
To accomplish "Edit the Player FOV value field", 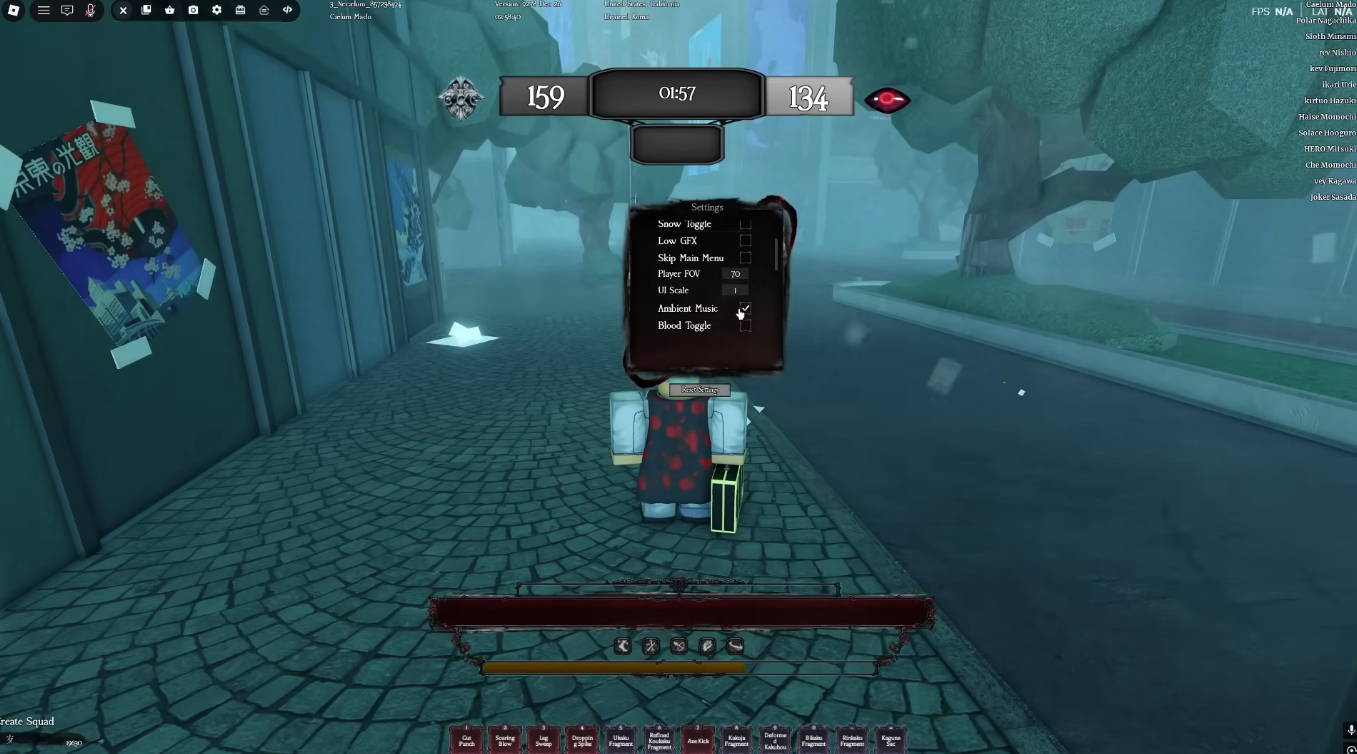I will [735, 273].
